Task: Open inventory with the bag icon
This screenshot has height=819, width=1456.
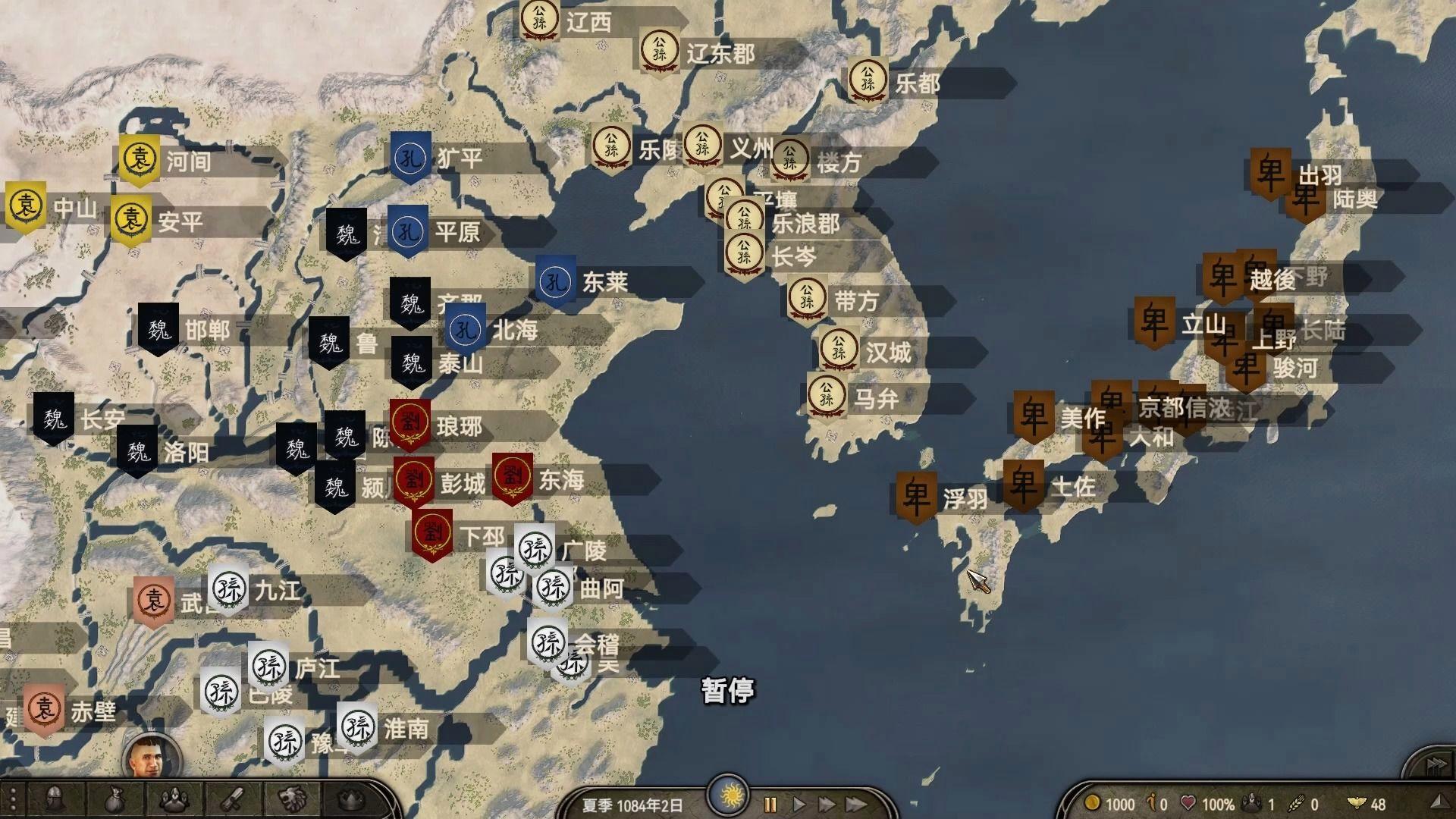Action: point(114,799)
